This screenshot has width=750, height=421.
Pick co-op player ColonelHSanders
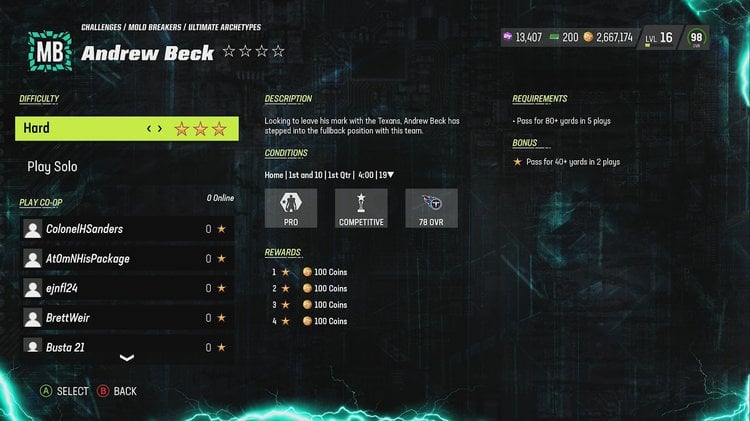127,229
